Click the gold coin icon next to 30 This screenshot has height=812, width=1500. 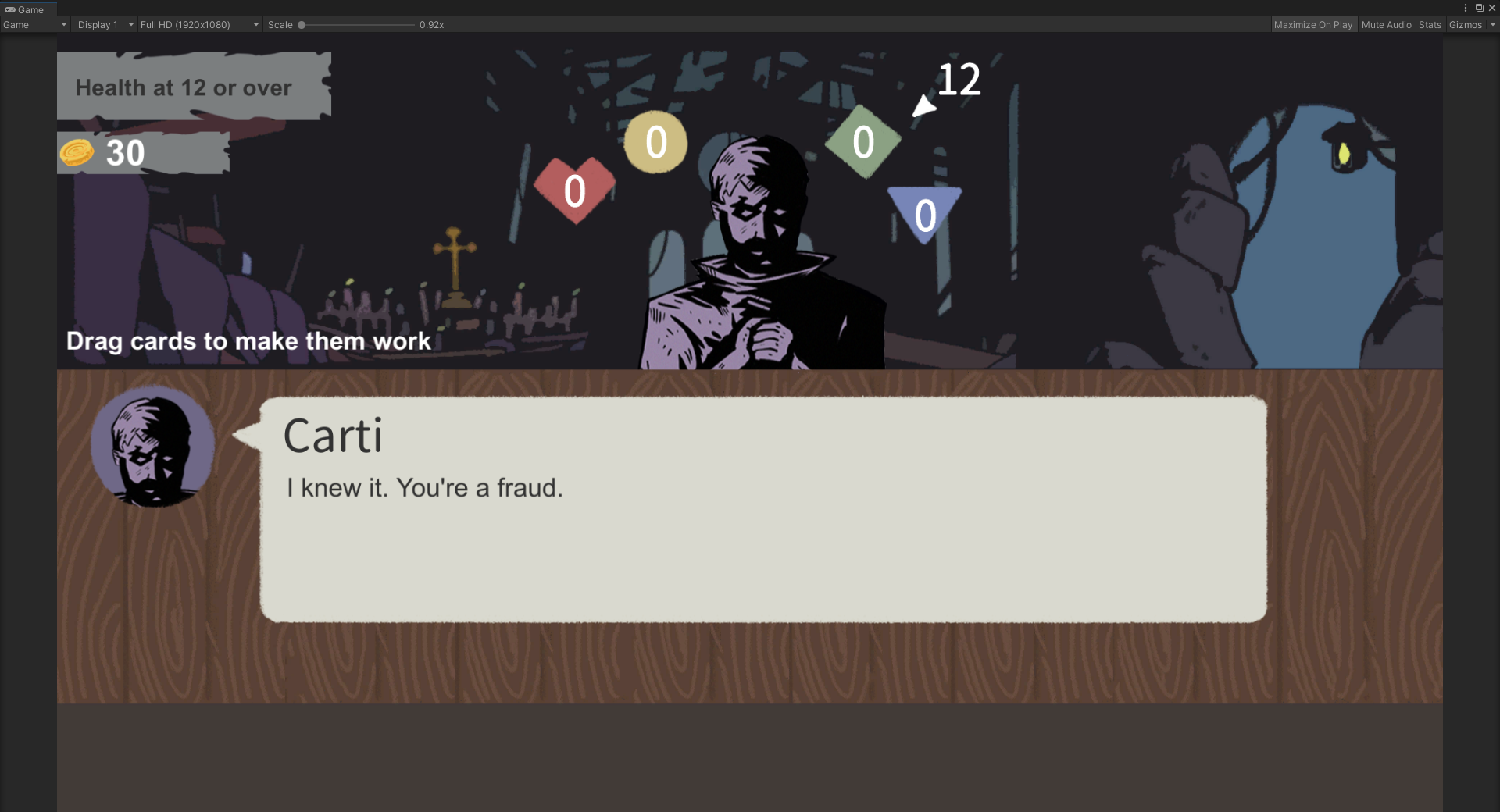[77, 153]
